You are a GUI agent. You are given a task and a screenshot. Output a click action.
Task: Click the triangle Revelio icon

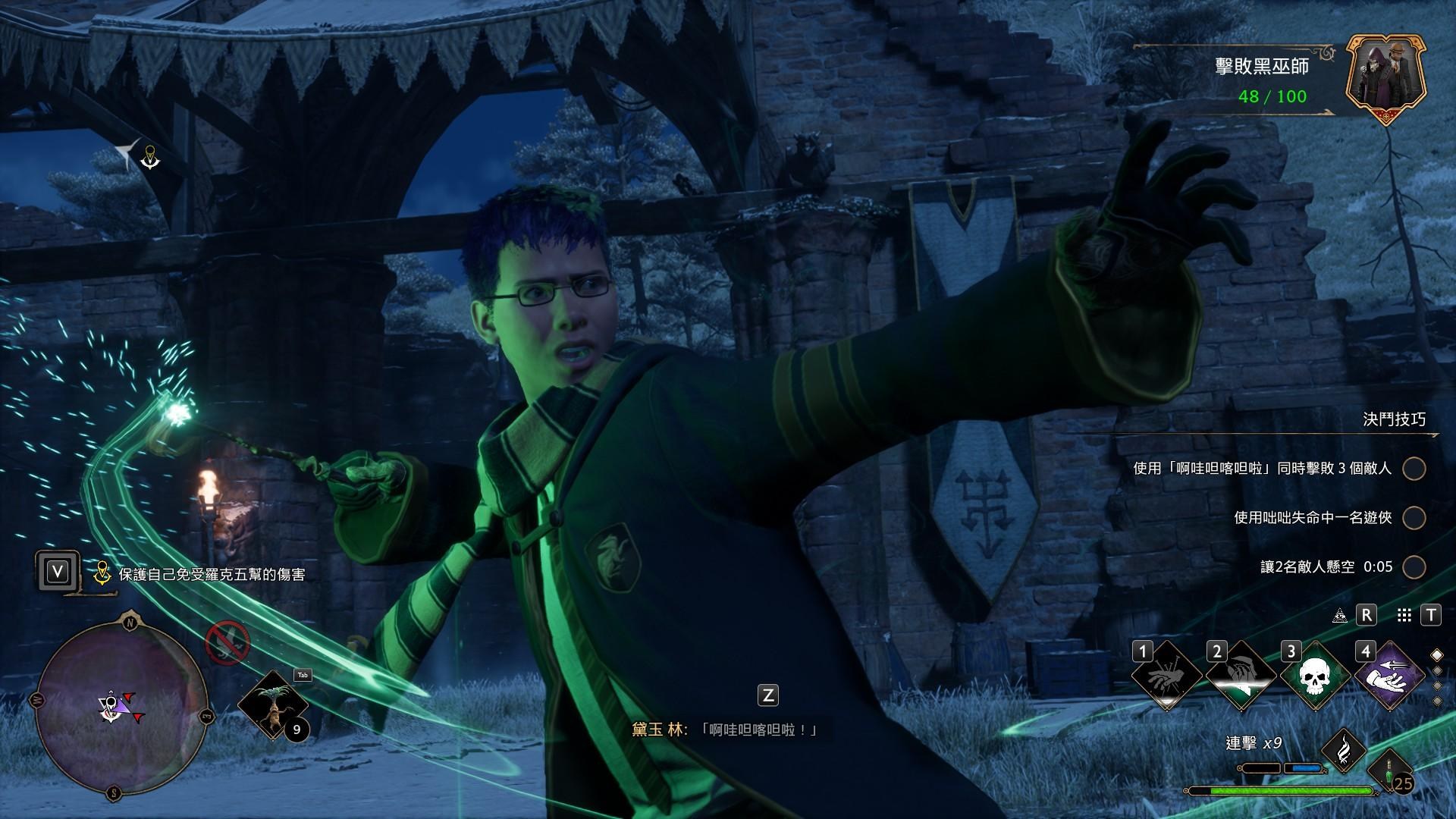point(1339,615)
